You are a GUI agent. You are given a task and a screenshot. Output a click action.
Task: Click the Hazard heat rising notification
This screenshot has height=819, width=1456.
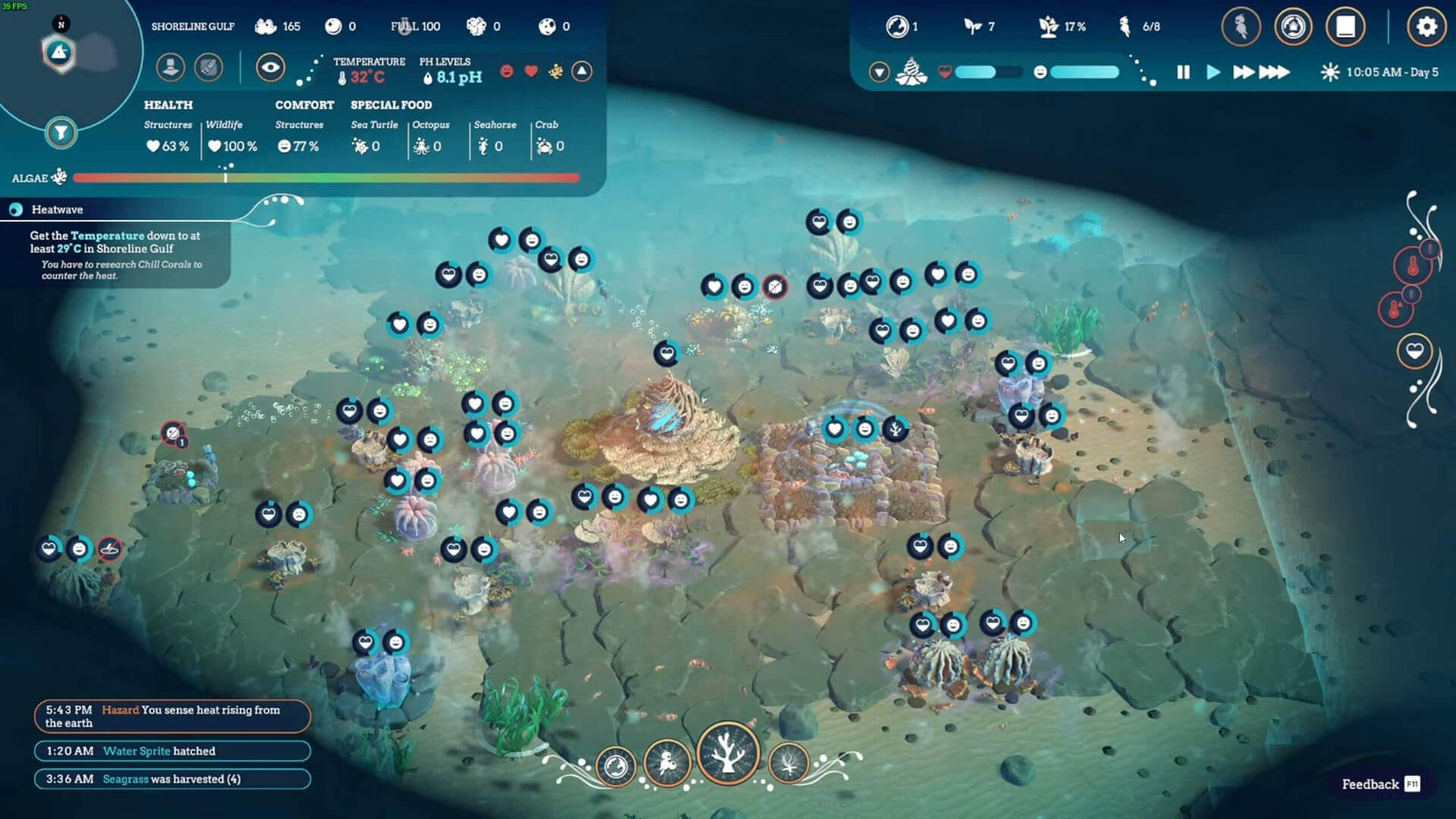172,716
